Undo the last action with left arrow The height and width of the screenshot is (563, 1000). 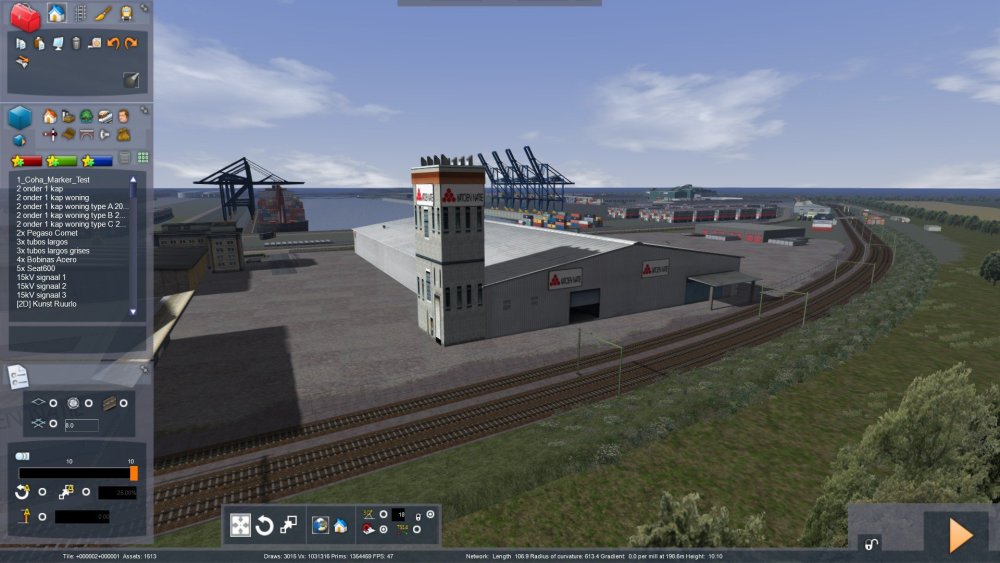[113, 43]
